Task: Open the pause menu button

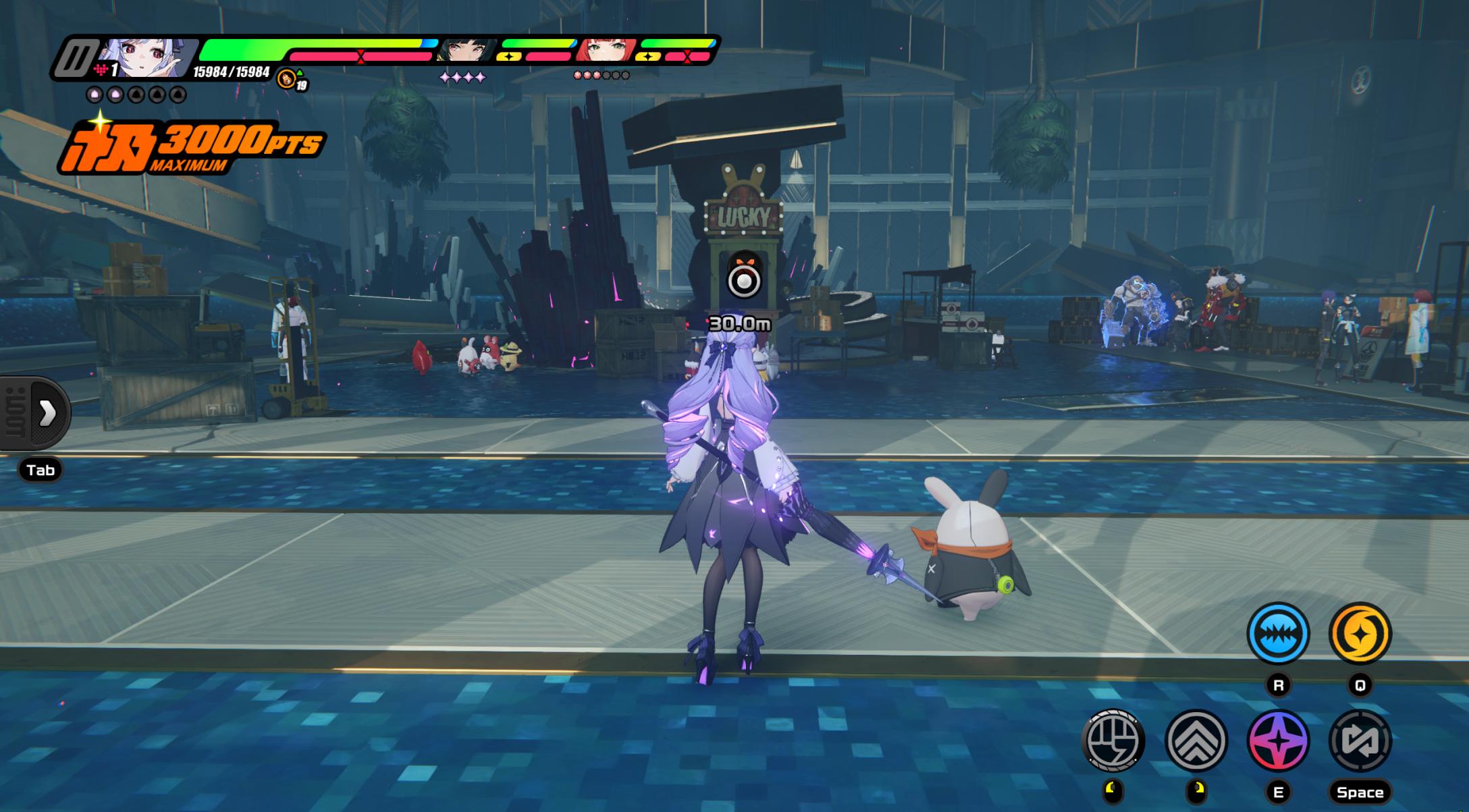Action: (x=74, y=59)
